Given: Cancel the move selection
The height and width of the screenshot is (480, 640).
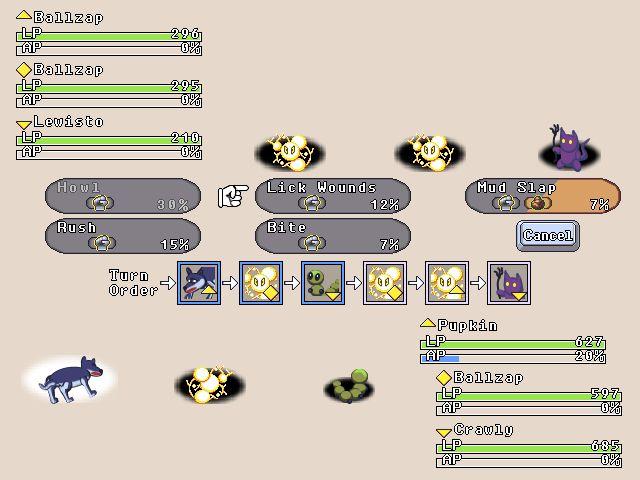Looking at the screenshot, I should pyautogui.click(x=548, y=236).
